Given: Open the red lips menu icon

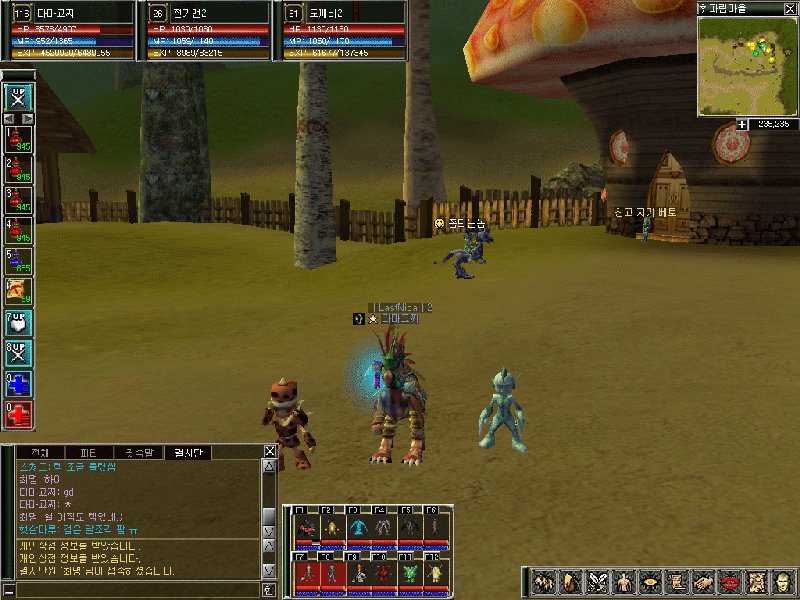Looking at the screenshot, I should (x=731, y=581).
